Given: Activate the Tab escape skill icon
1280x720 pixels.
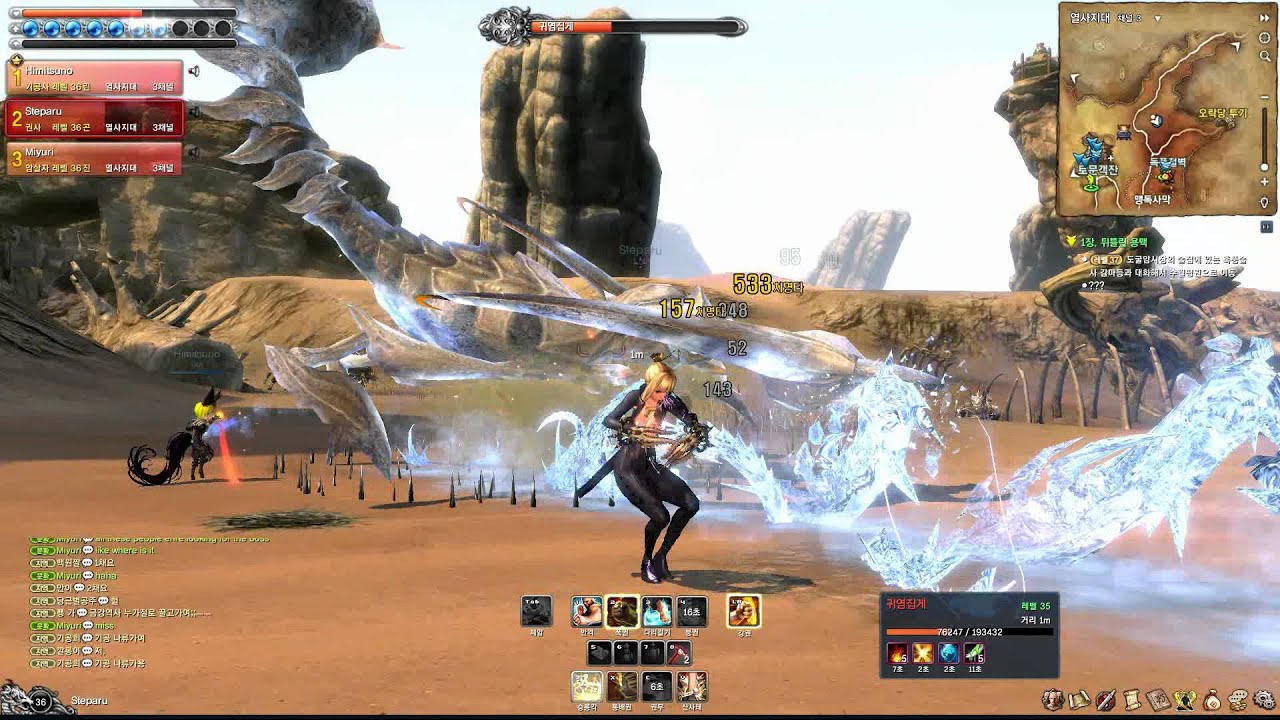Looking at the screenshot, I should (x=536, y=611).
